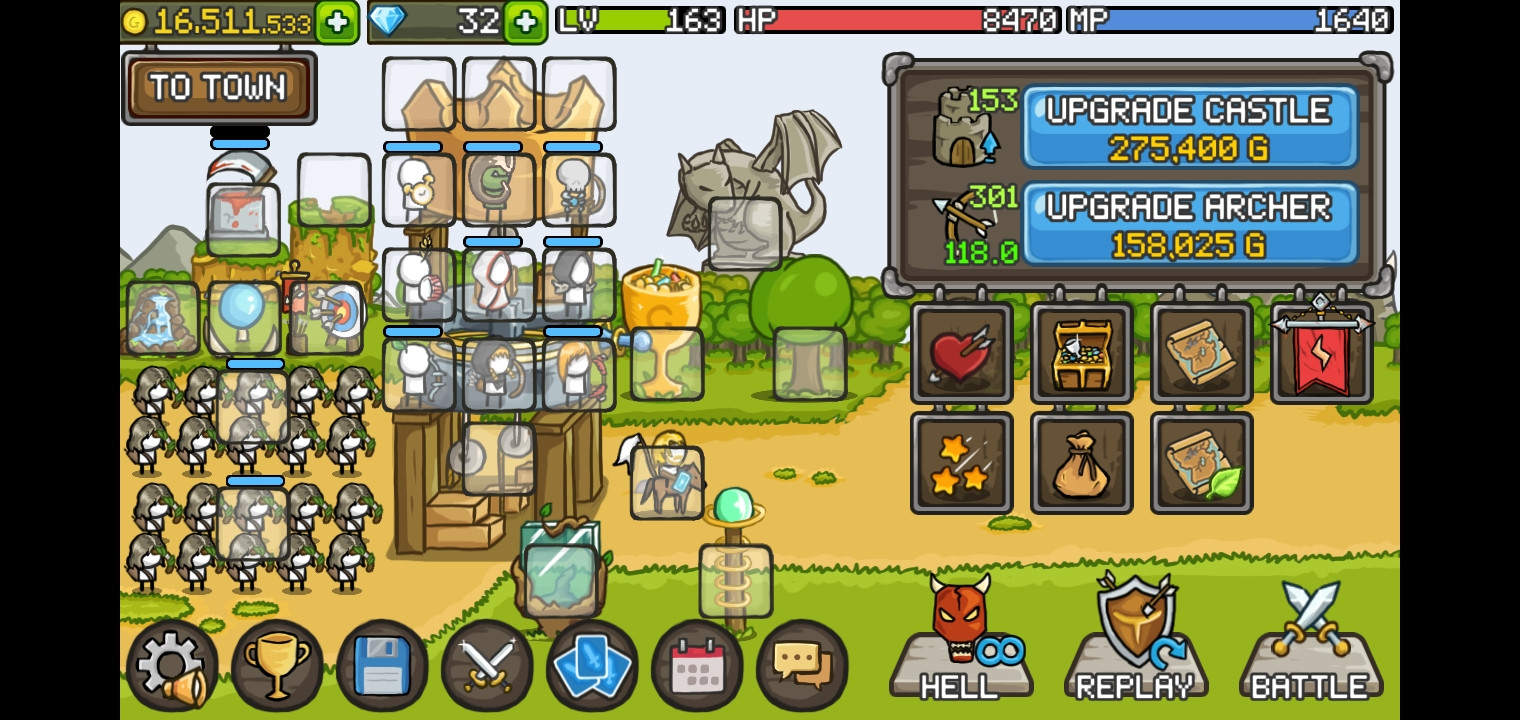The image size is (1520, 720).
Task: Open the crossed swords arena icon
Action: (x=487, y=664)
